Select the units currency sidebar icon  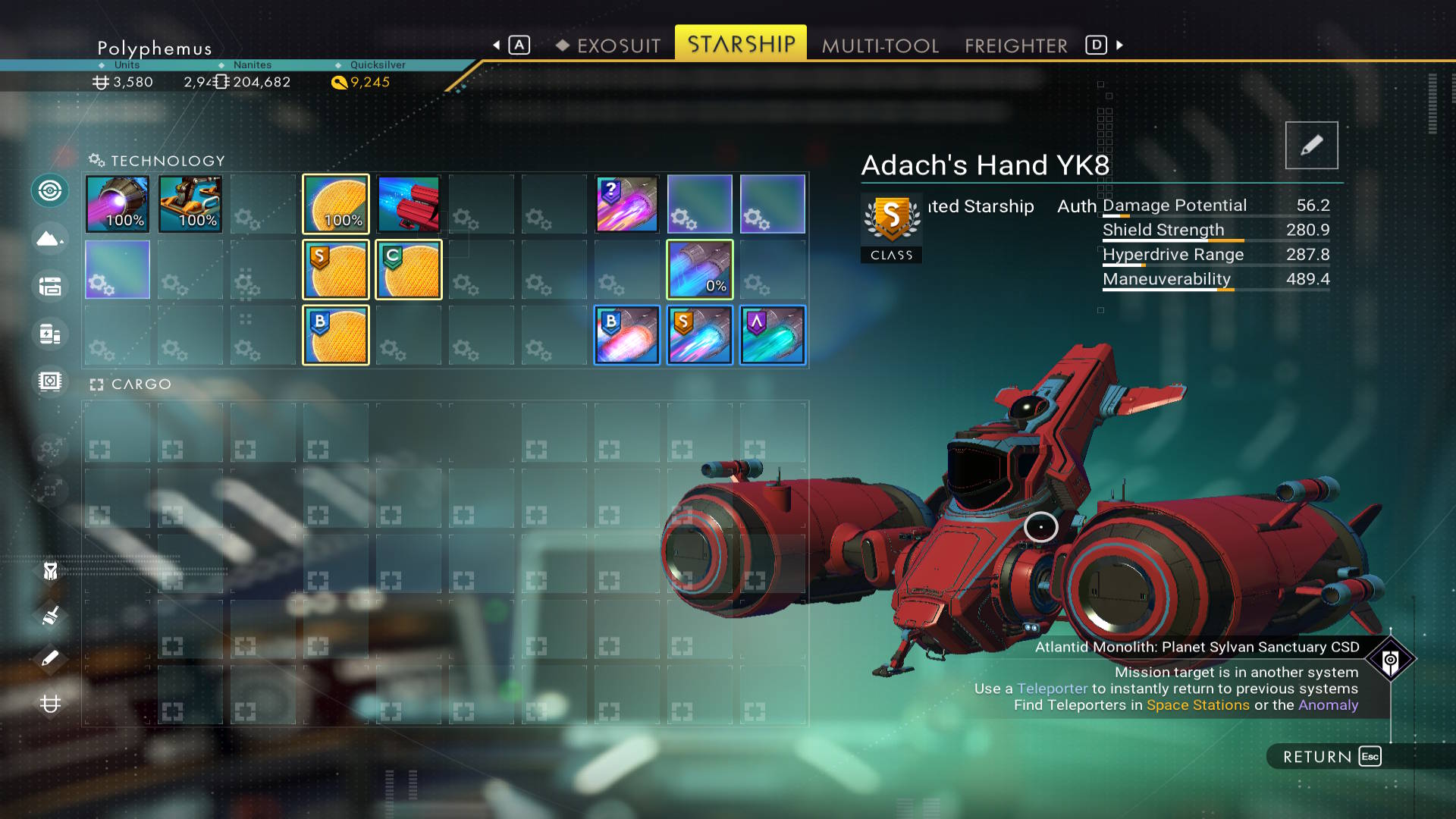click(50, 704)
